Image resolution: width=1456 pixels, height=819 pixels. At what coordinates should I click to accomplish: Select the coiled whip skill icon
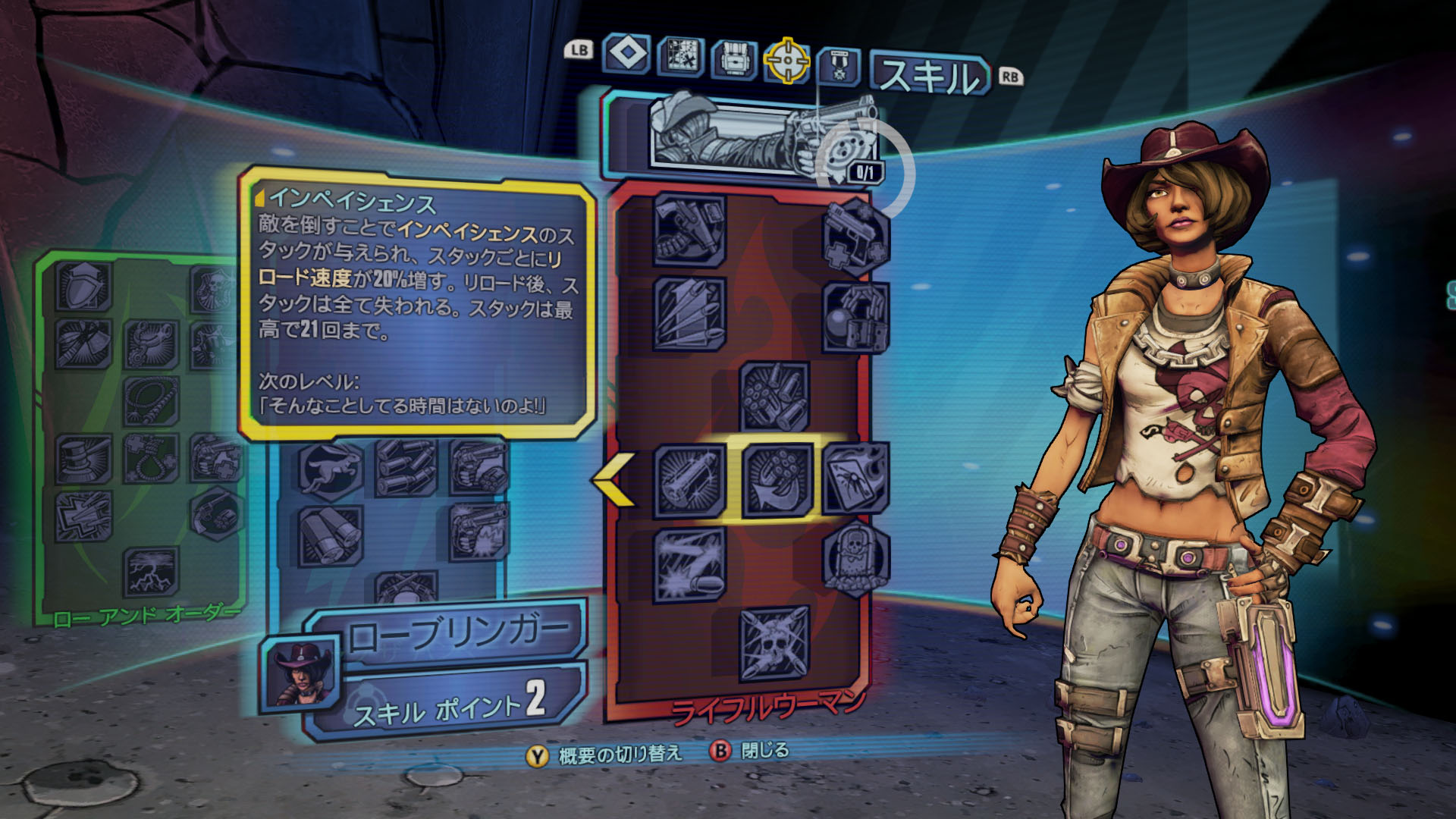click(x=150, y=400)
